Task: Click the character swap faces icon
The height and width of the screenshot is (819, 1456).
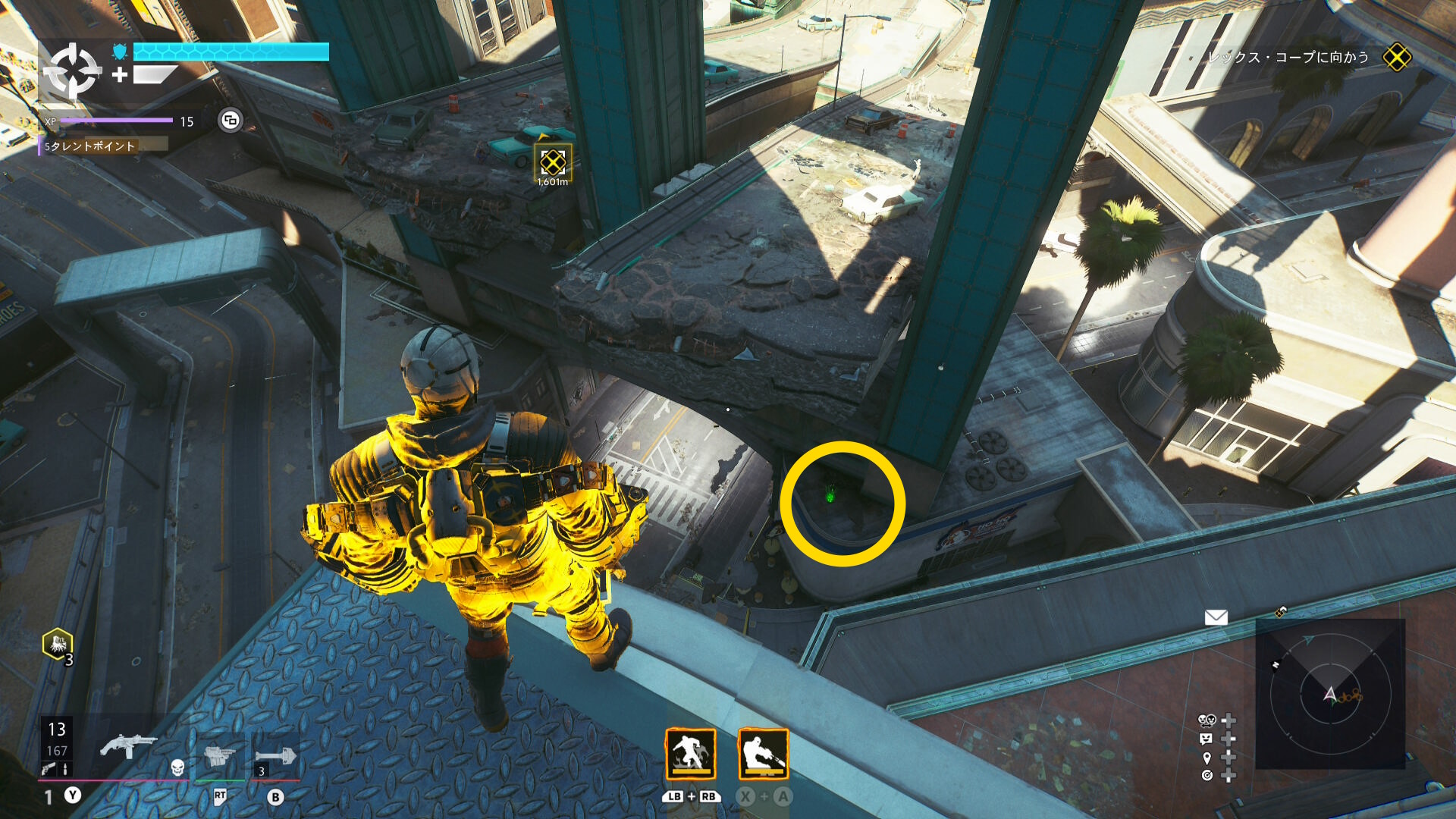Action: pos(1207,720)
